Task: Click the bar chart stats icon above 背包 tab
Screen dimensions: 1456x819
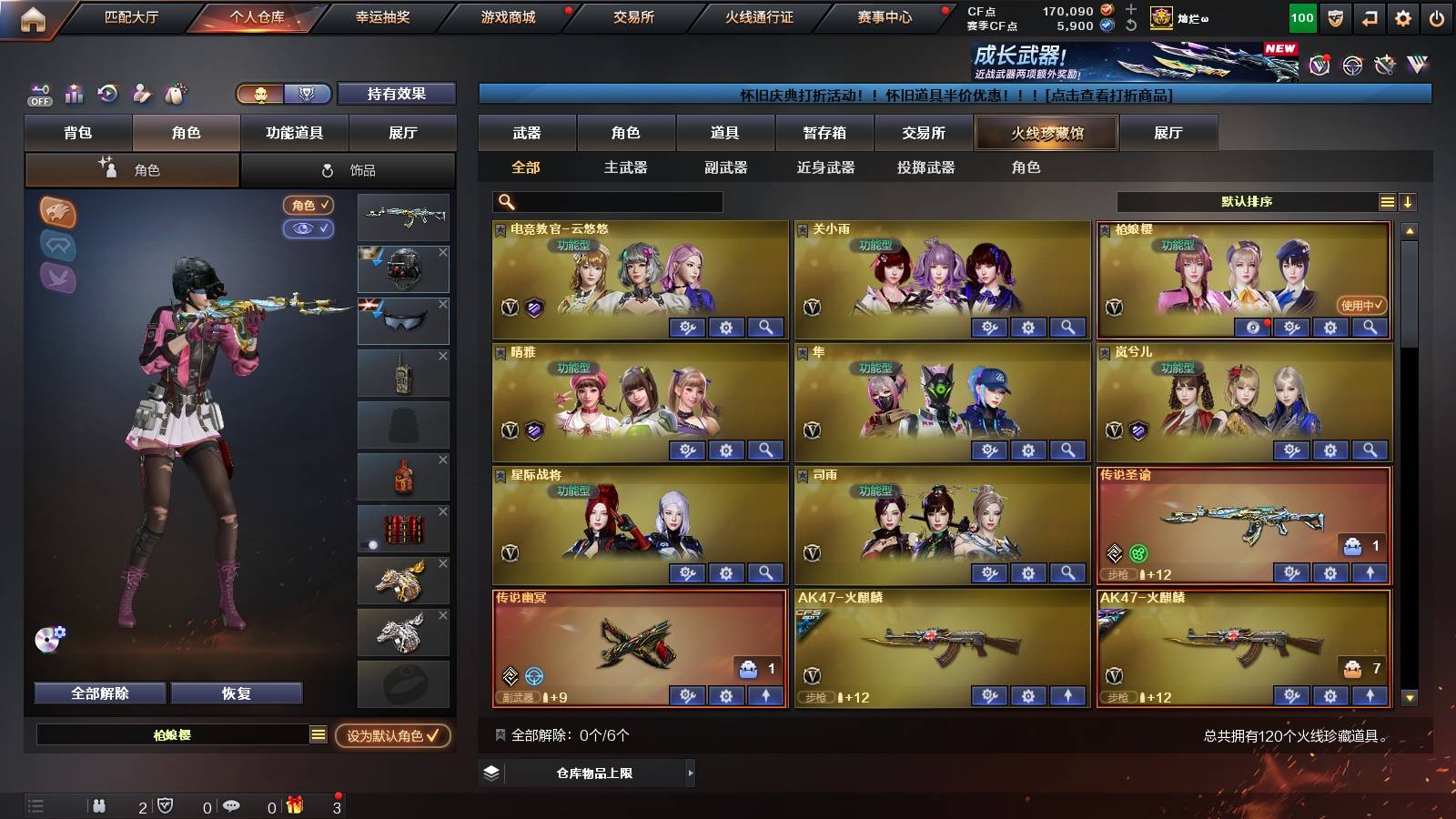Action: click(75, 94)
